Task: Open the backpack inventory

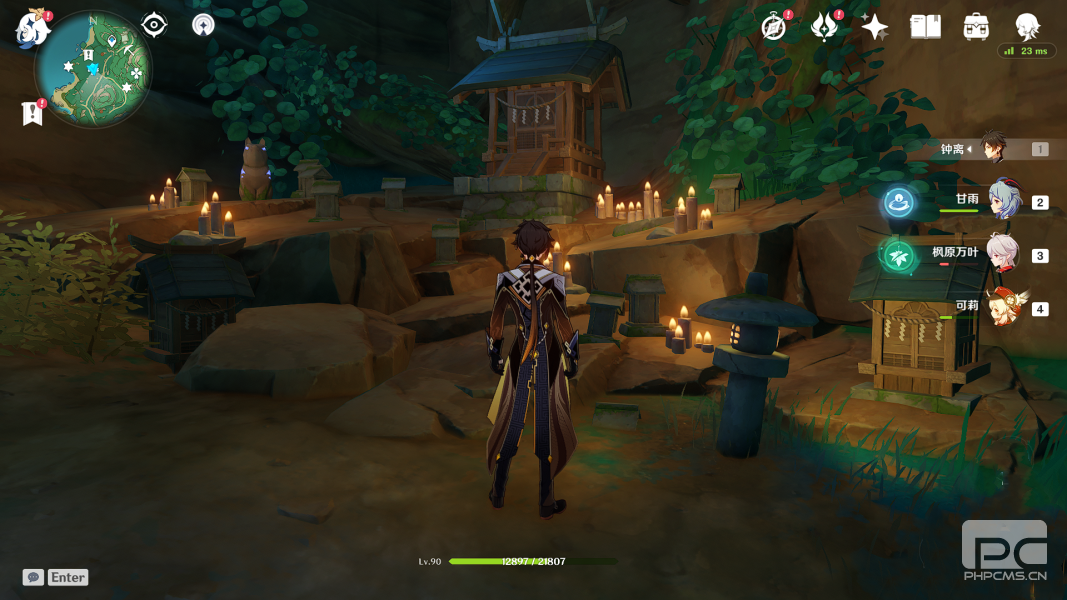Action: click(977, 27)
